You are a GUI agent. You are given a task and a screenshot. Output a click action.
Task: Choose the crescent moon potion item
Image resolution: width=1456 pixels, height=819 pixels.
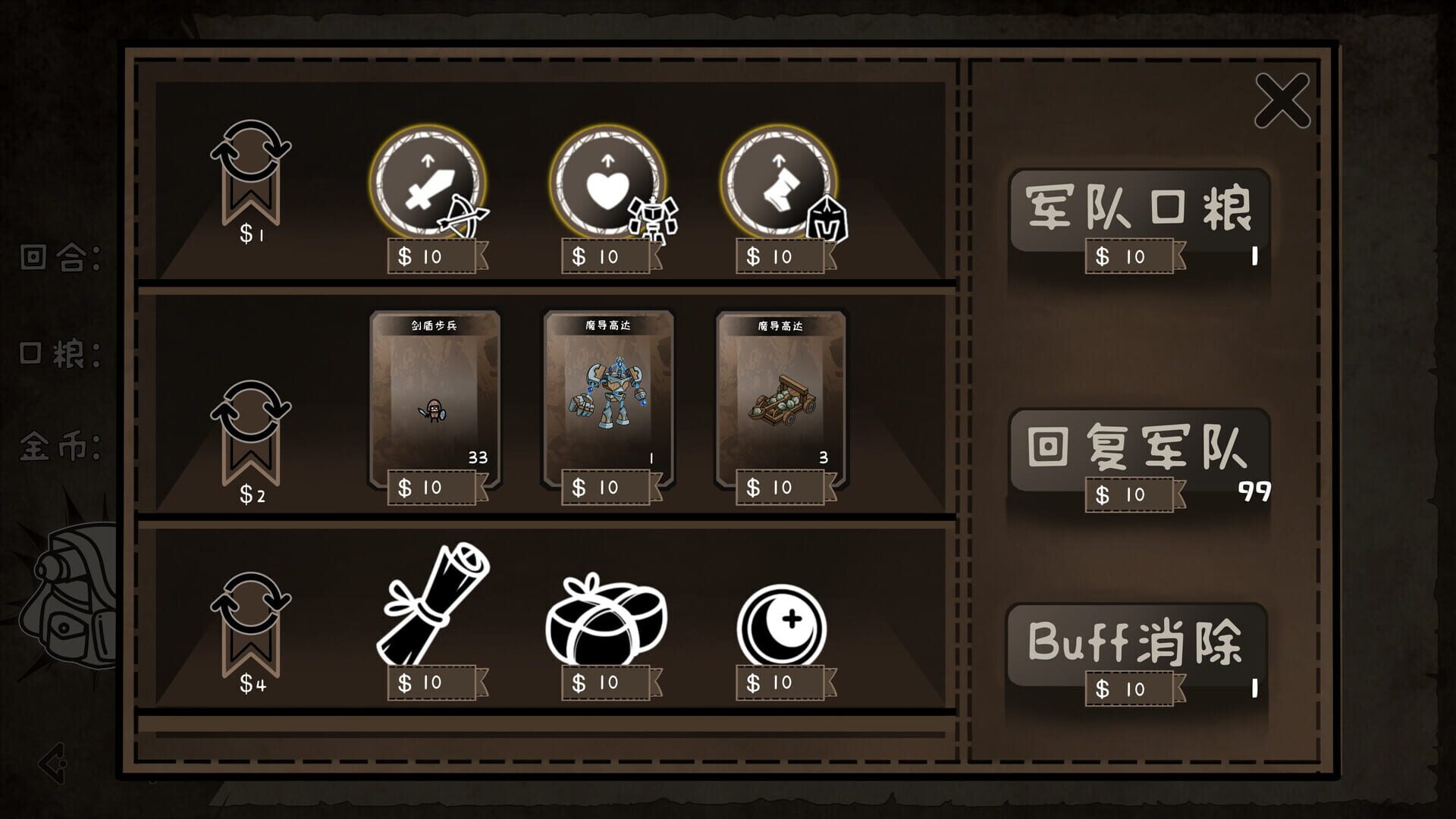783,623
